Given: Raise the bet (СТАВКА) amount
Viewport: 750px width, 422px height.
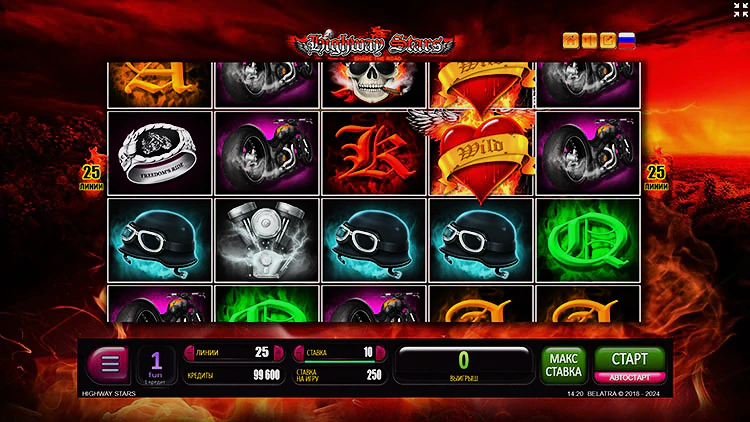Looking at the screenshot, I should [381, 352].
